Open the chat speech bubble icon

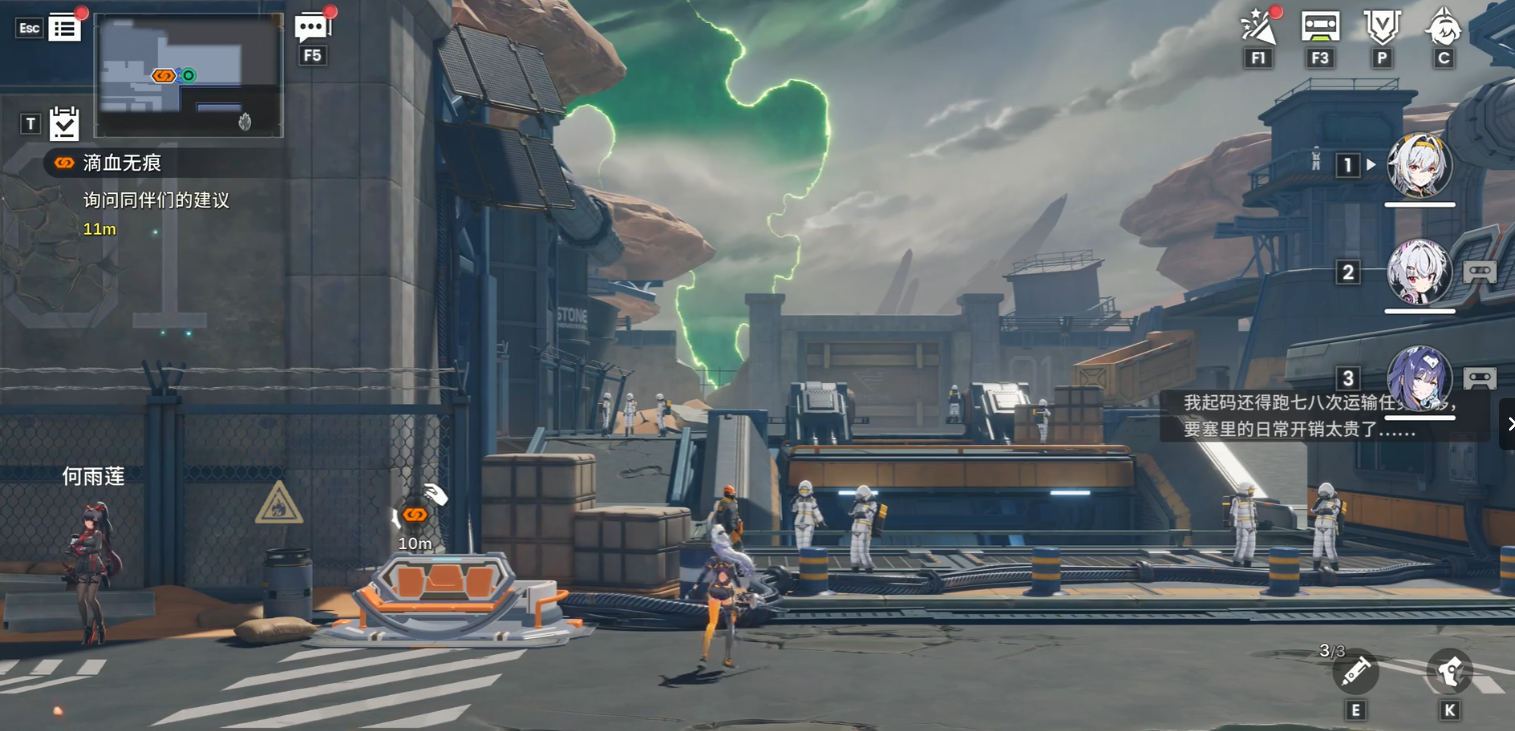click(x=312, y=28)
